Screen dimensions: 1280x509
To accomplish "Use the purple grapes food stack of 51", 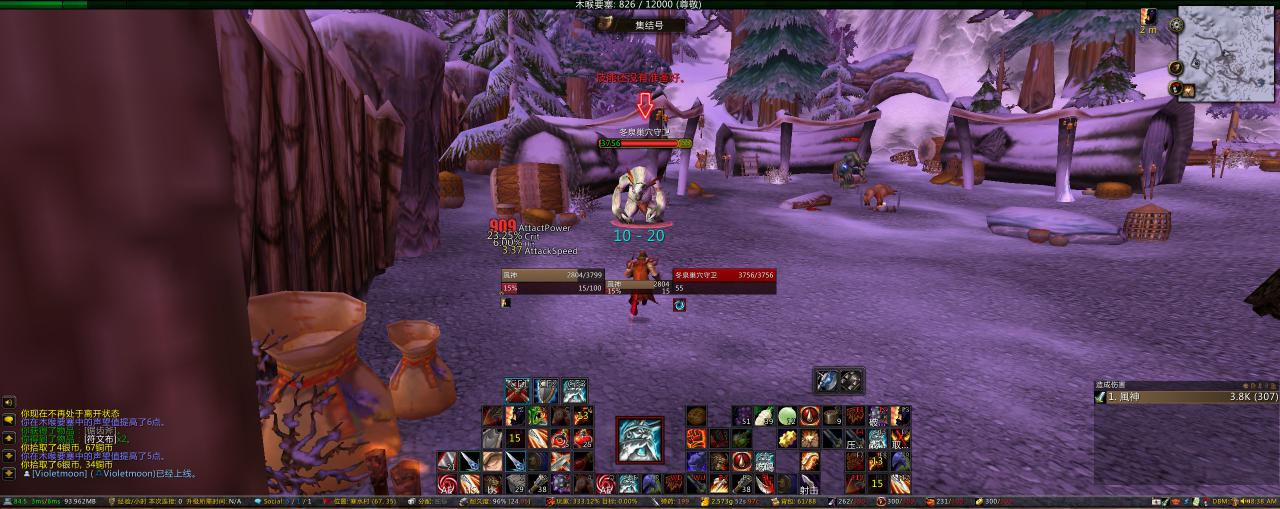I will [742, 415].
